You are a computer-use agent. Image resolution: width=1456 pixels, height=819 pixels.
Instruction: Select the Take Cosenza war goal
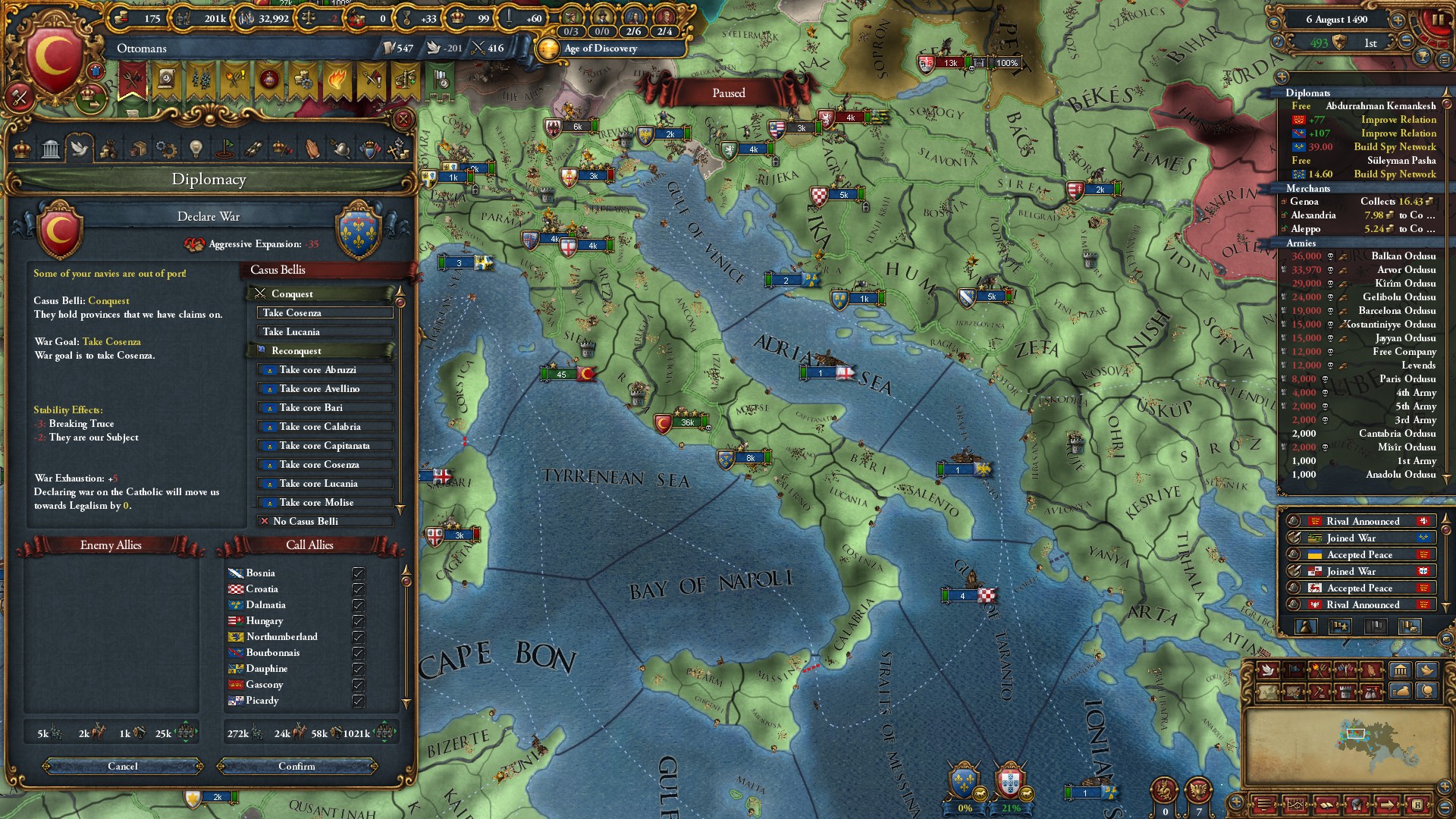tap(325, 313)
